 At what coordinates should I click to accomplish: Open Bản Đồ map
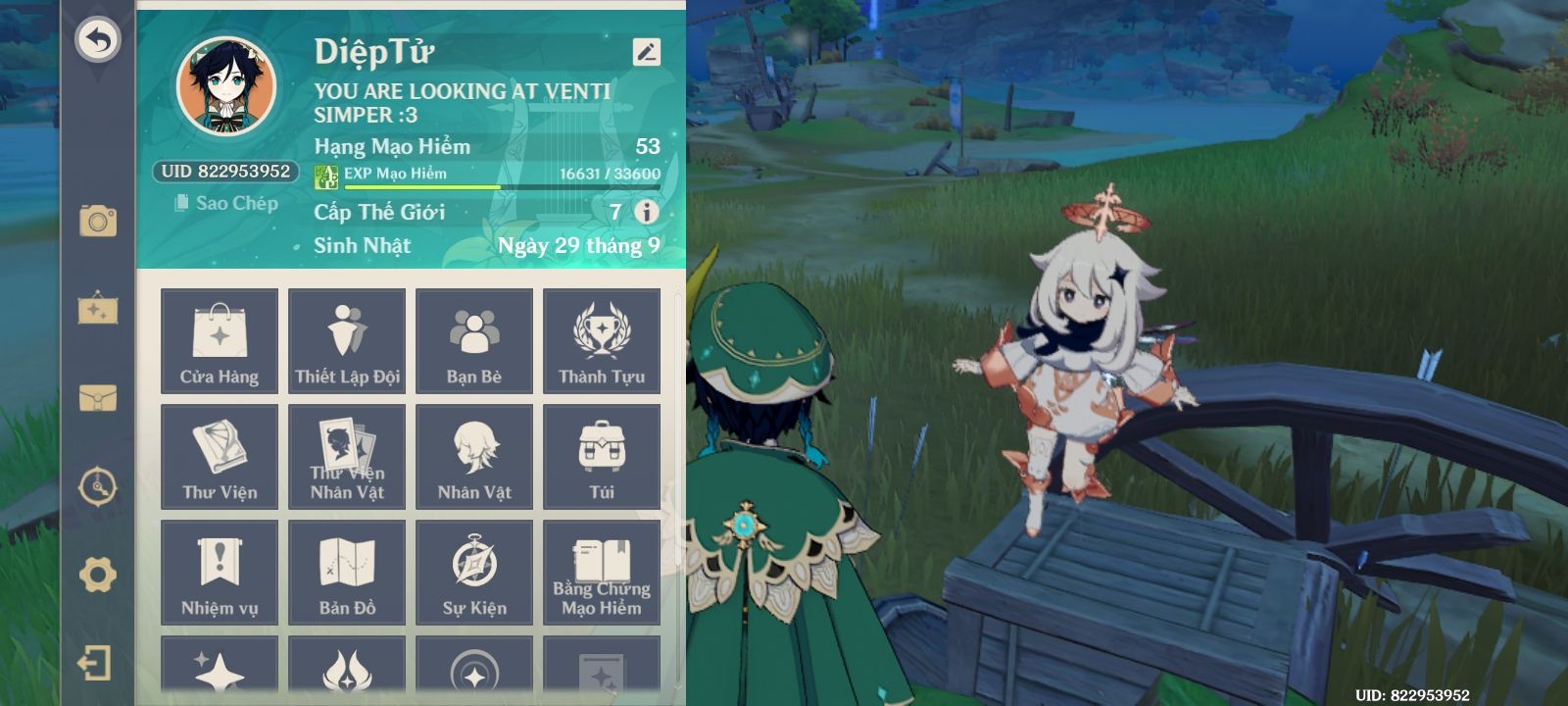click(x=347, y=573)
